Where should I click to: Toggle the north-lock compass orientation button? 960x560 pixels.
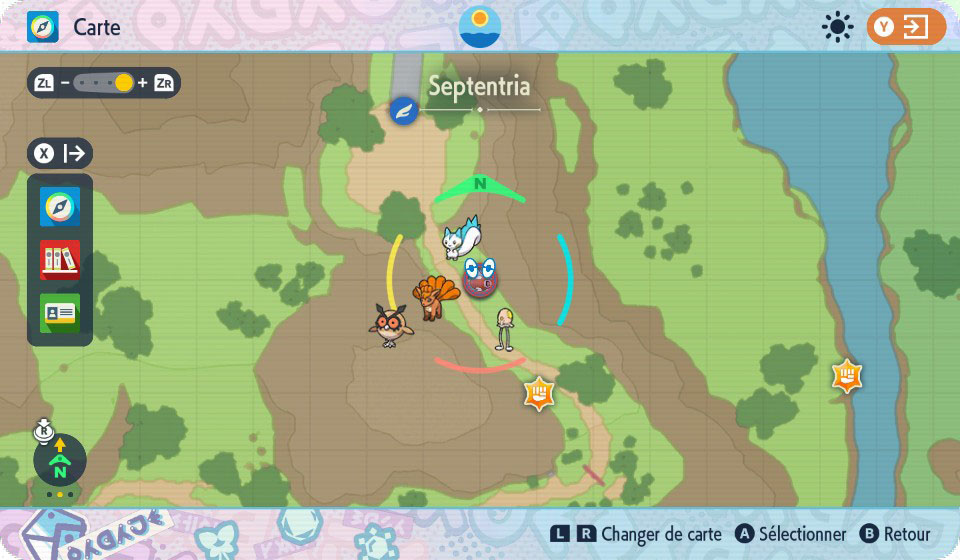(60, 460)
